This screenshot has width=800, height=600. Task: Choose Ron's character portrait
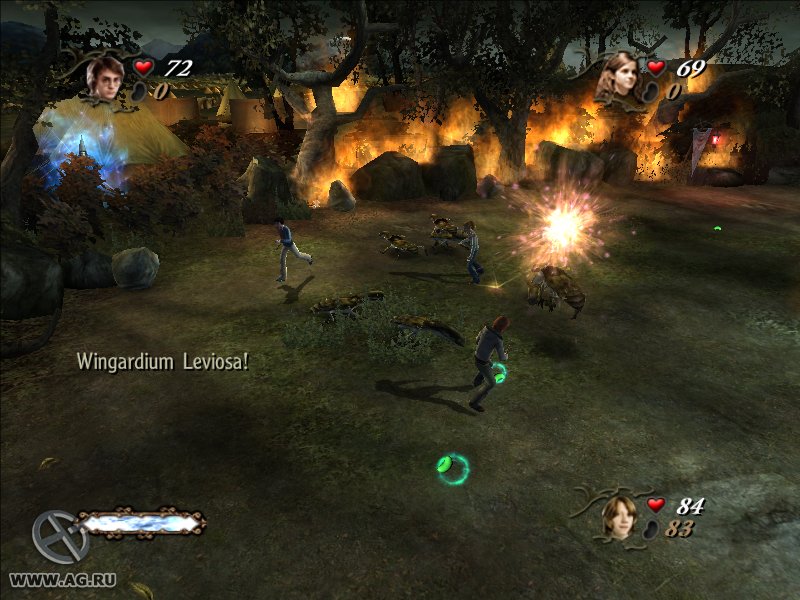(x=621, y=516)
